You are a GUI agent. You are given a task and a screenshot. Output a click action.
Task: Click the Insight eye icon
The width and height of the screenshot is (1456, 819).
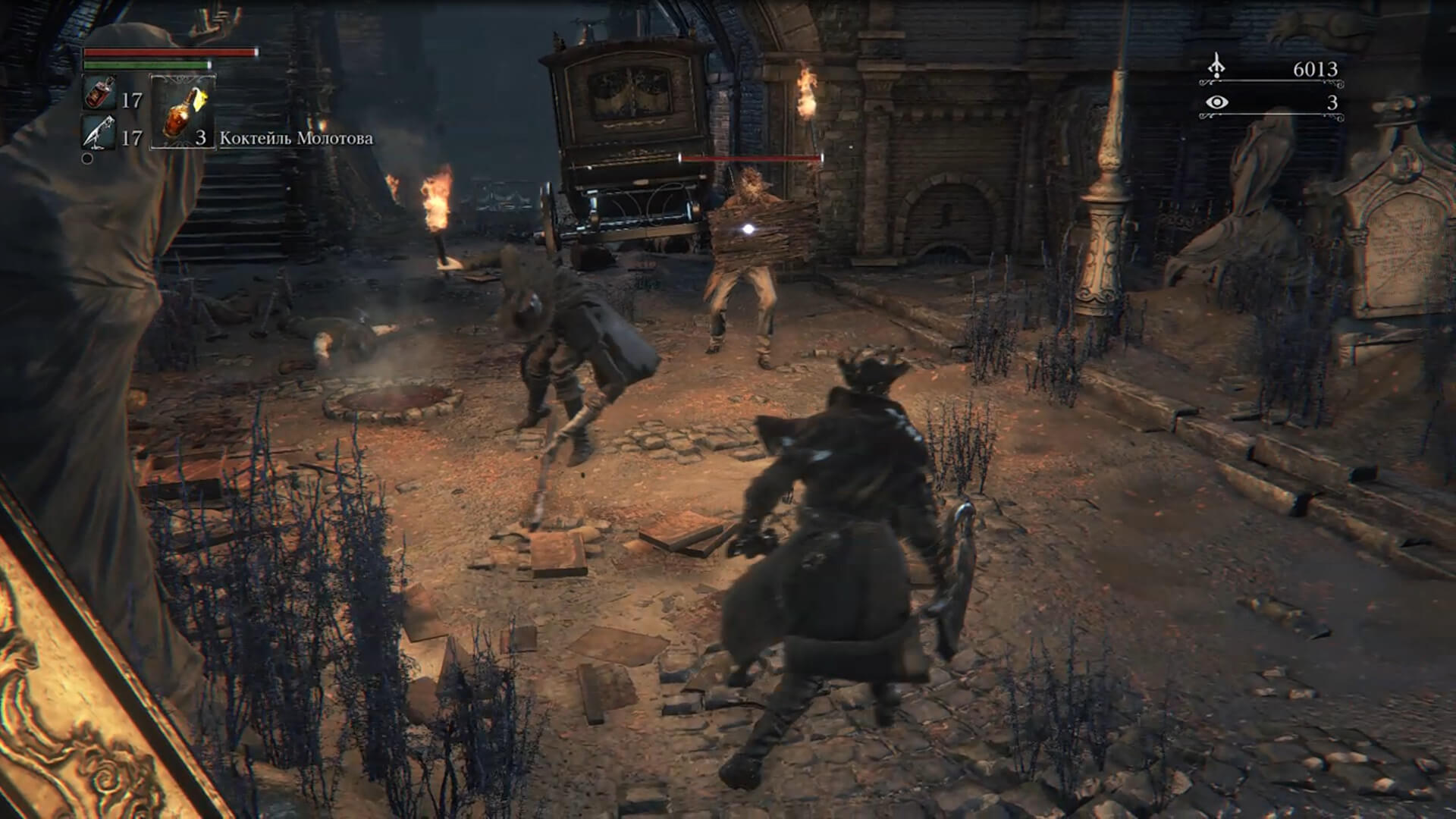[1216, 102]
